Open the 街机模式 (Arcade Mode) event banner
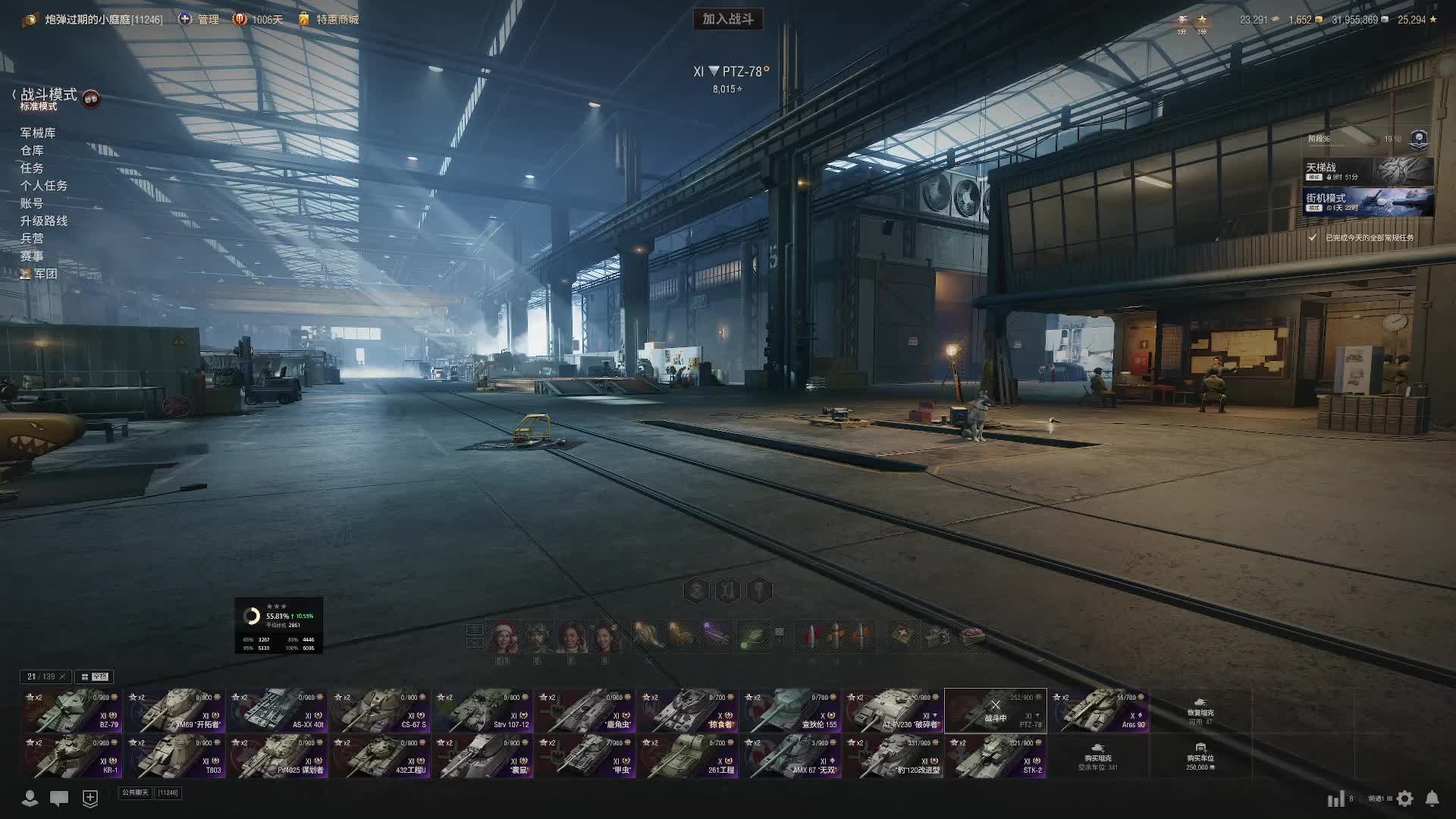The image size is (1456, 819). [x=1367, y=202]
